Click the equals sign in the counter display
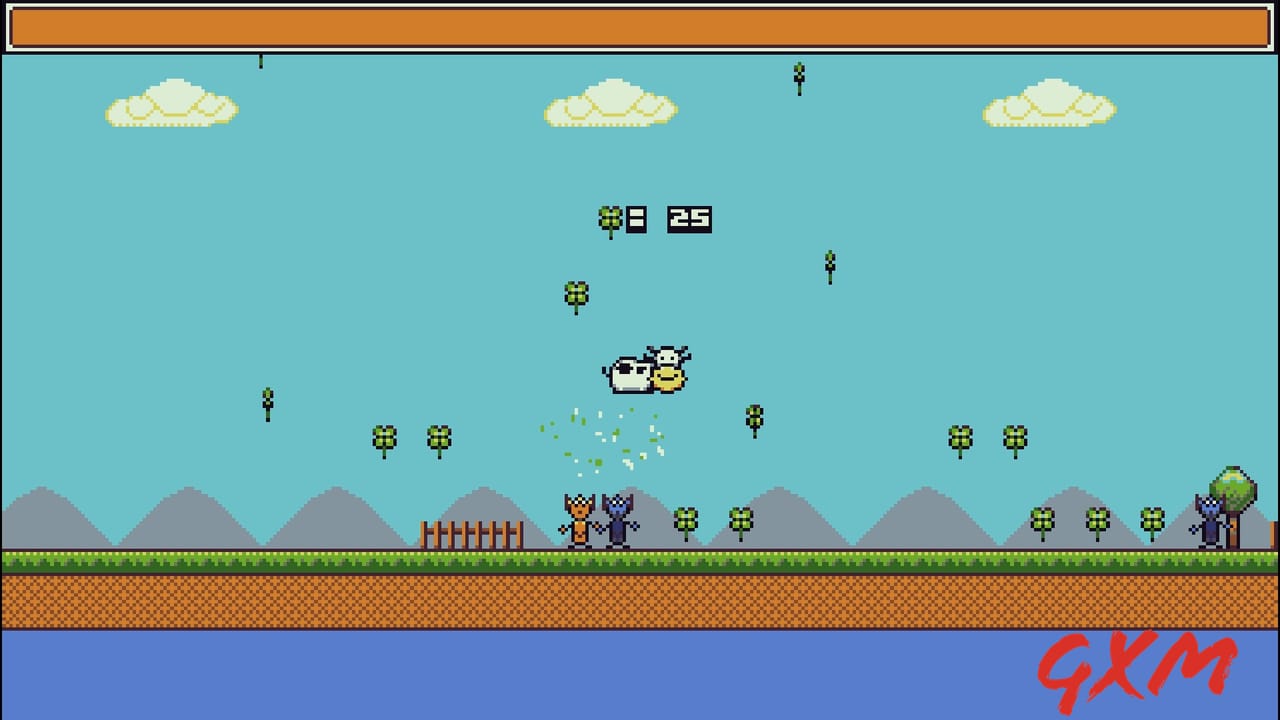The height and width of the screenshot is (720, 1280). [636, 217]
